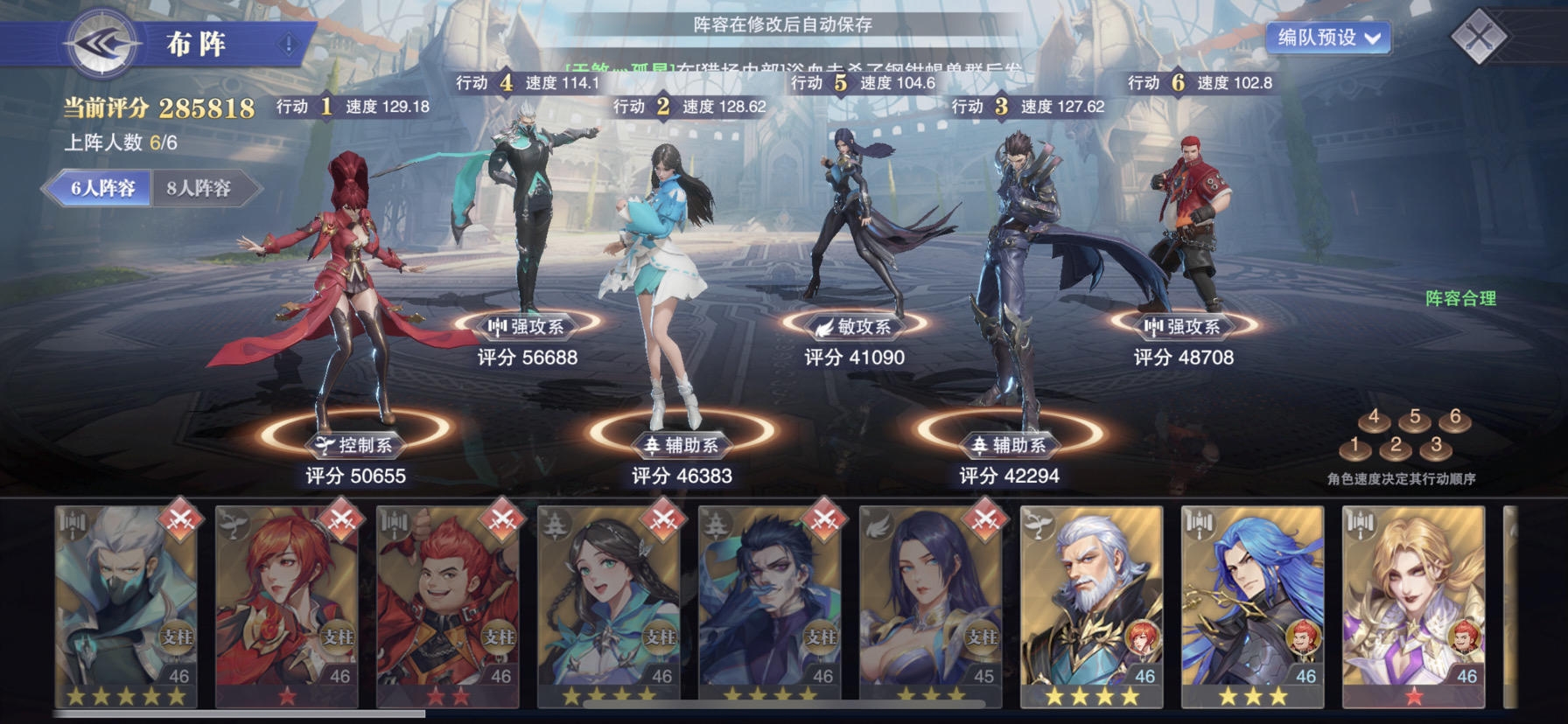Go back using the arrow button
The image size is (1568, 724).
tap(103, 43)
